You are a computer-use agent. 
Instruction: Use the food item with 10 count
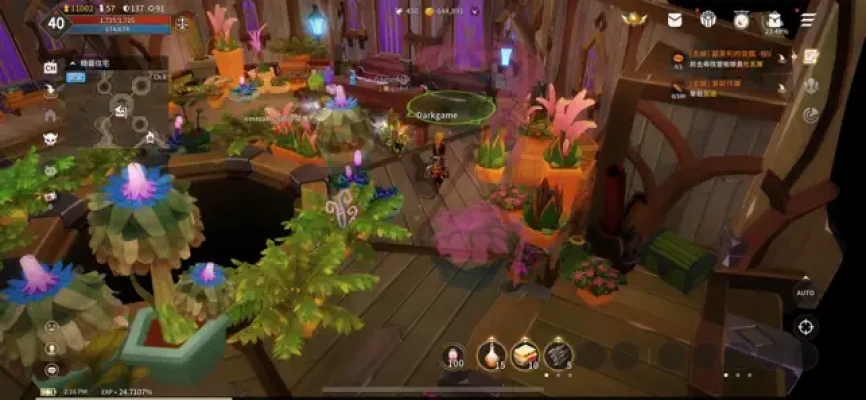pos(525,354)
